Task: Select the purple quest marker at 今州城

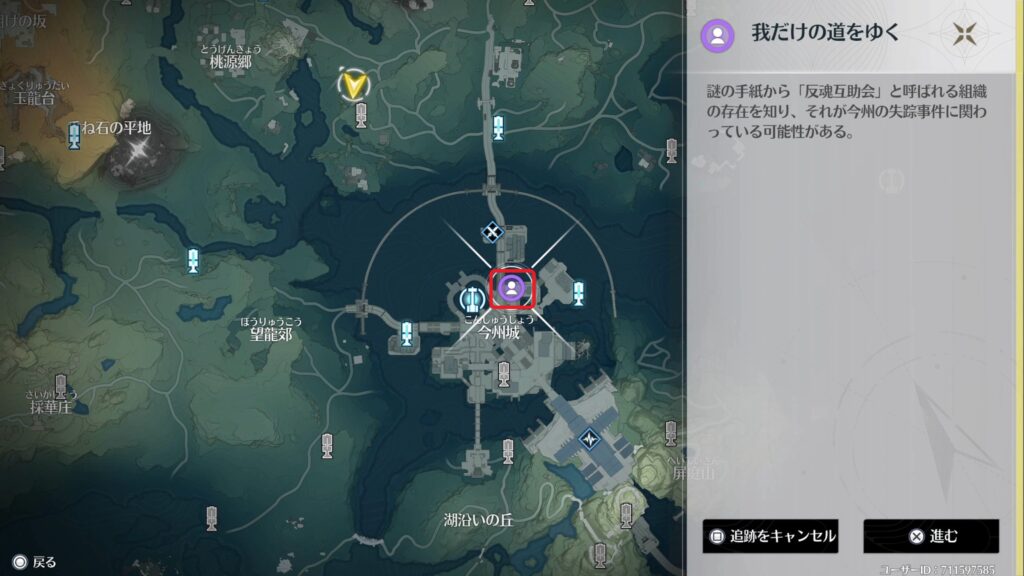Action: click(x=512, y=289)
